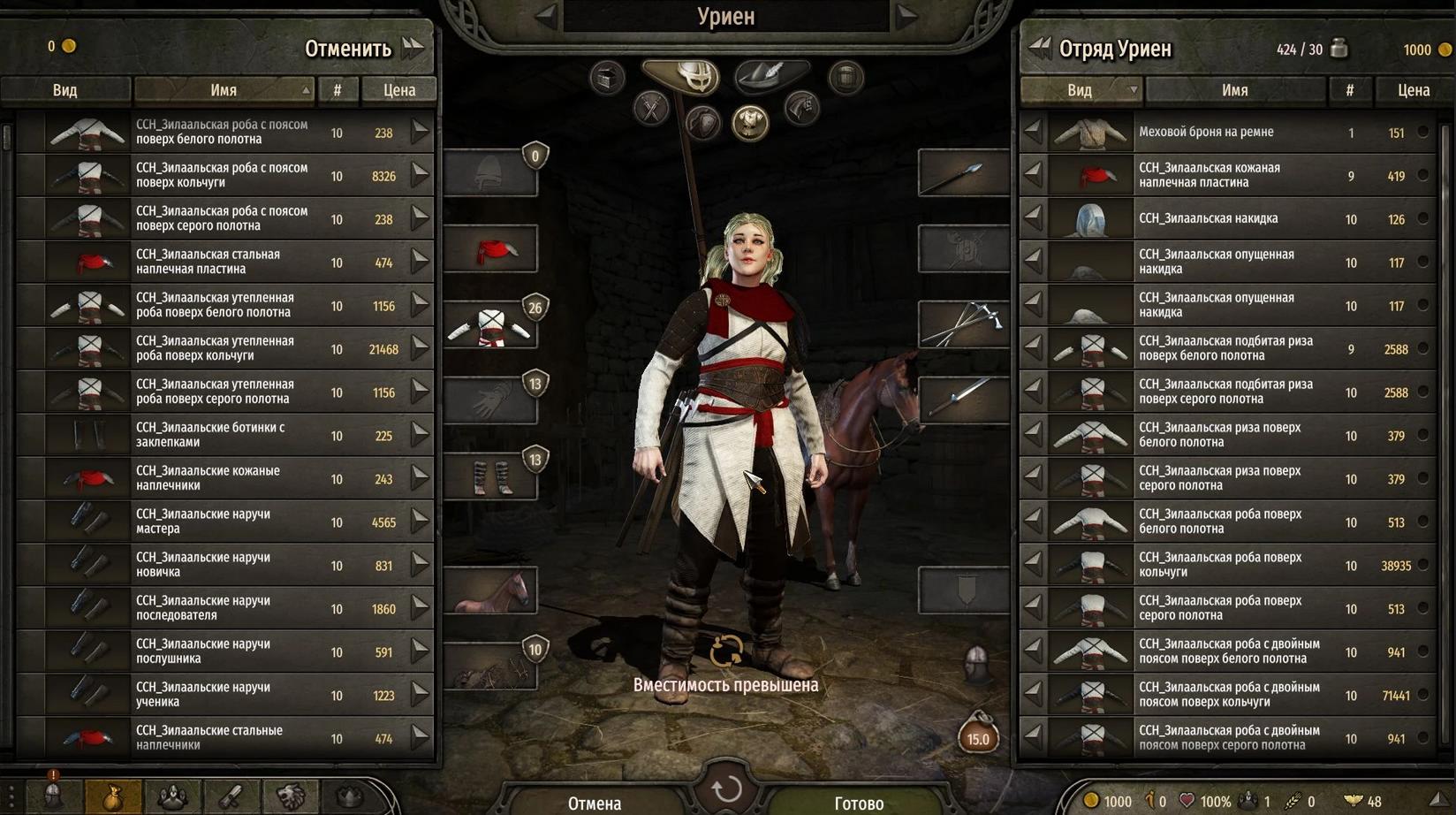
Task: Switch to the feathered hat civilian outfit tab
Action: pos(770,76)
